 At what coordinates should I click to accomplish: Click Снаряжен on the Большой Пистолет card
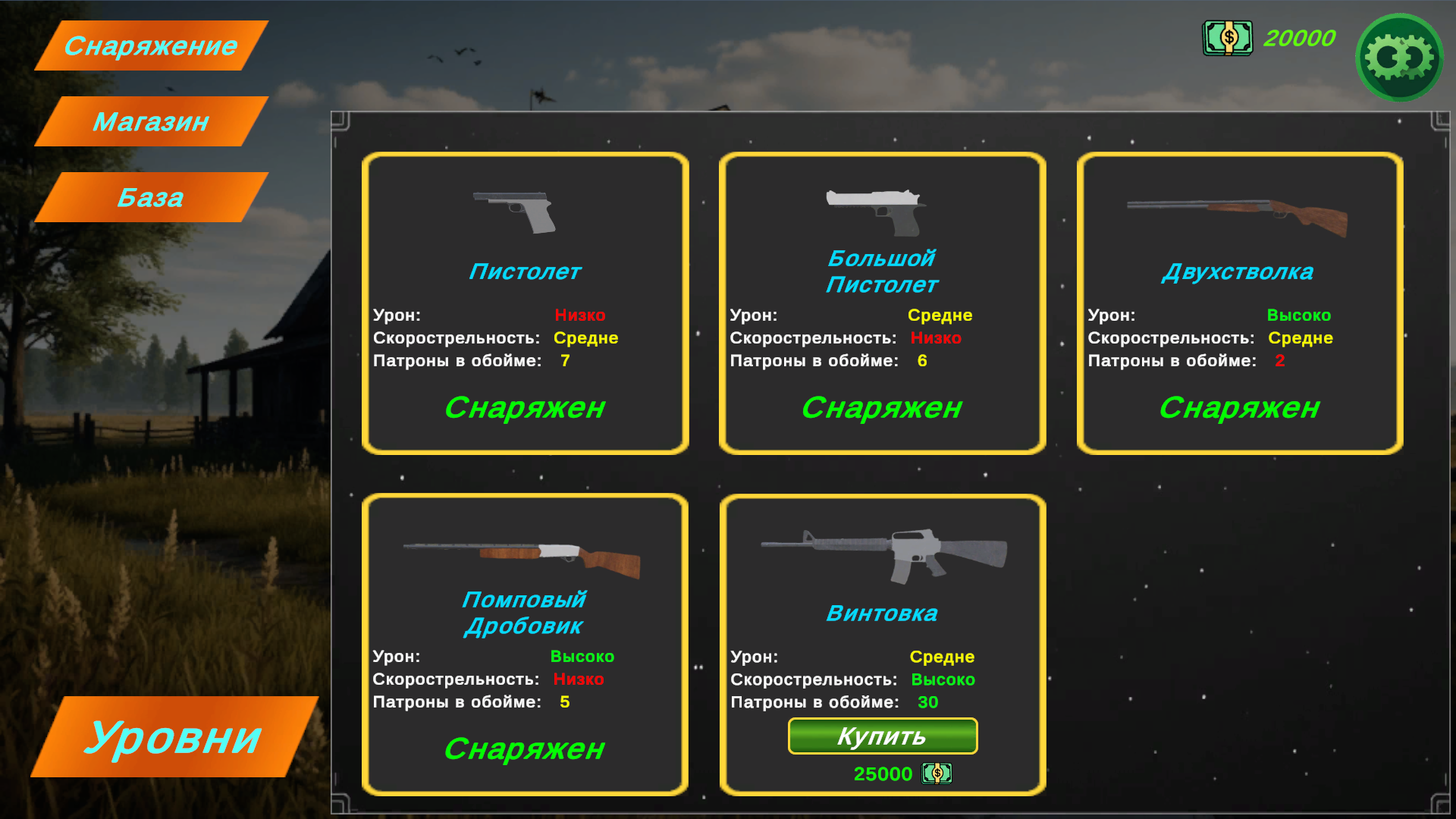click(882, 408)
